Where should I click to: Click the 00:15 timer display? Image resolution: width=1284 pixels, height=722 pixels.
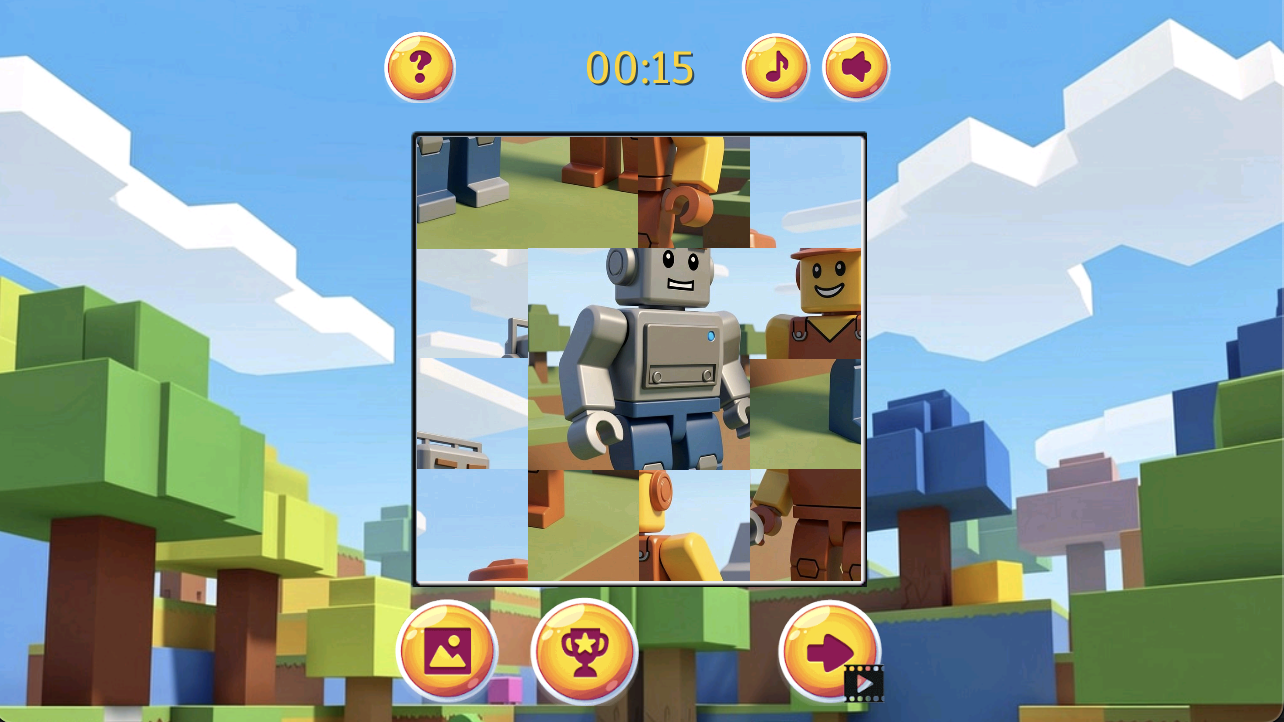pos(640,66)
